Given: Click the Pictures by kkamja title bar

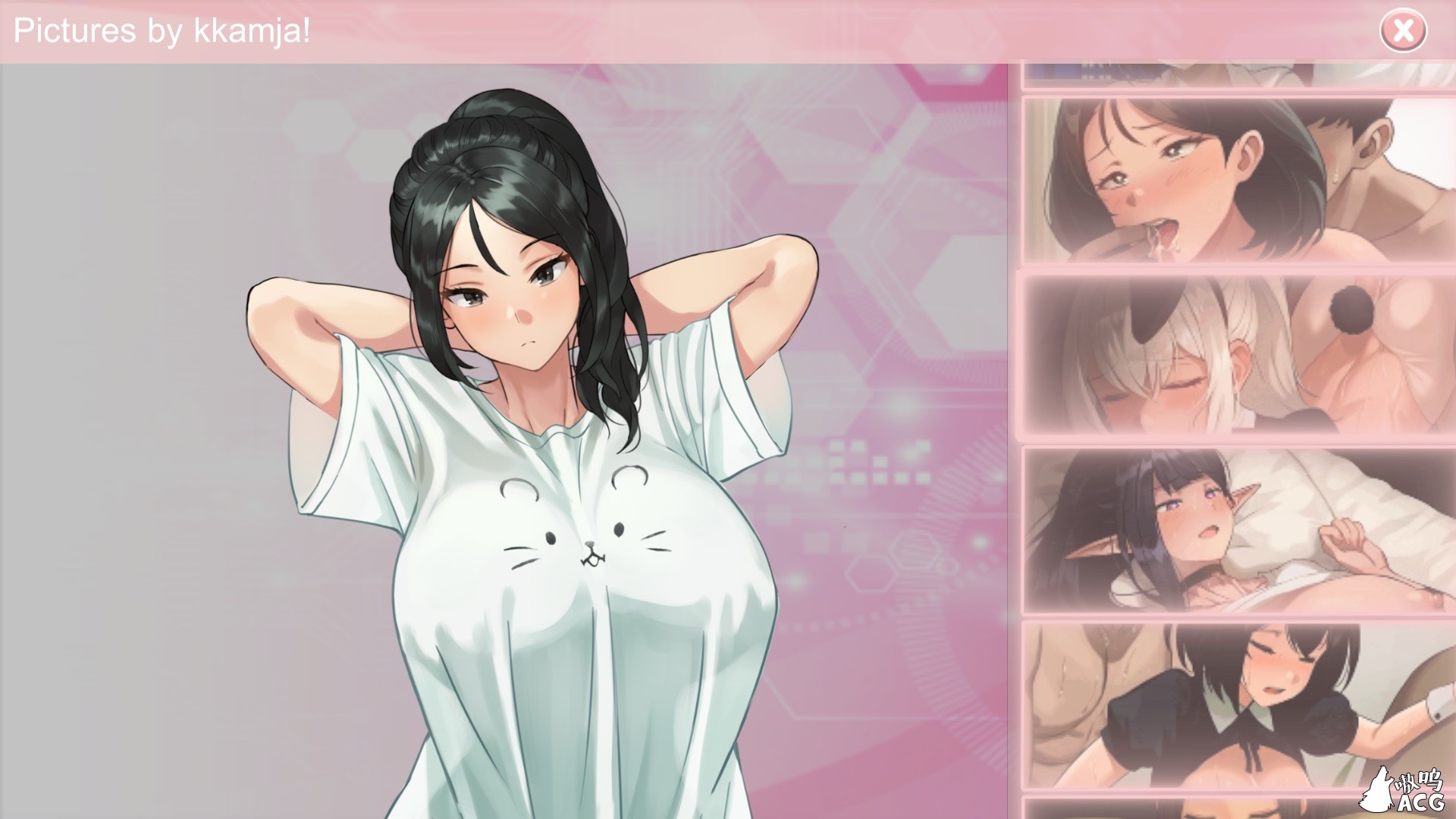Looking at the screenshot, I should (303, 30).
